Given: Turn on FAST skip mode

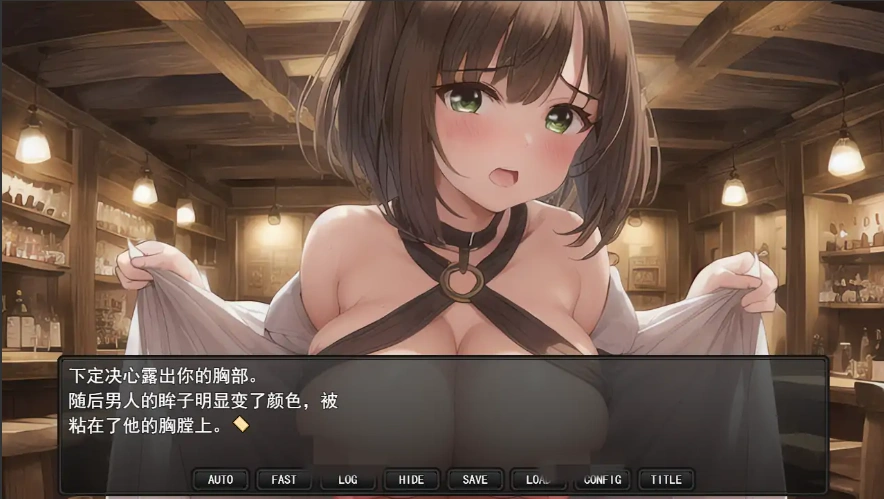Looking at the screenshot, I should (x=284, y=480).
